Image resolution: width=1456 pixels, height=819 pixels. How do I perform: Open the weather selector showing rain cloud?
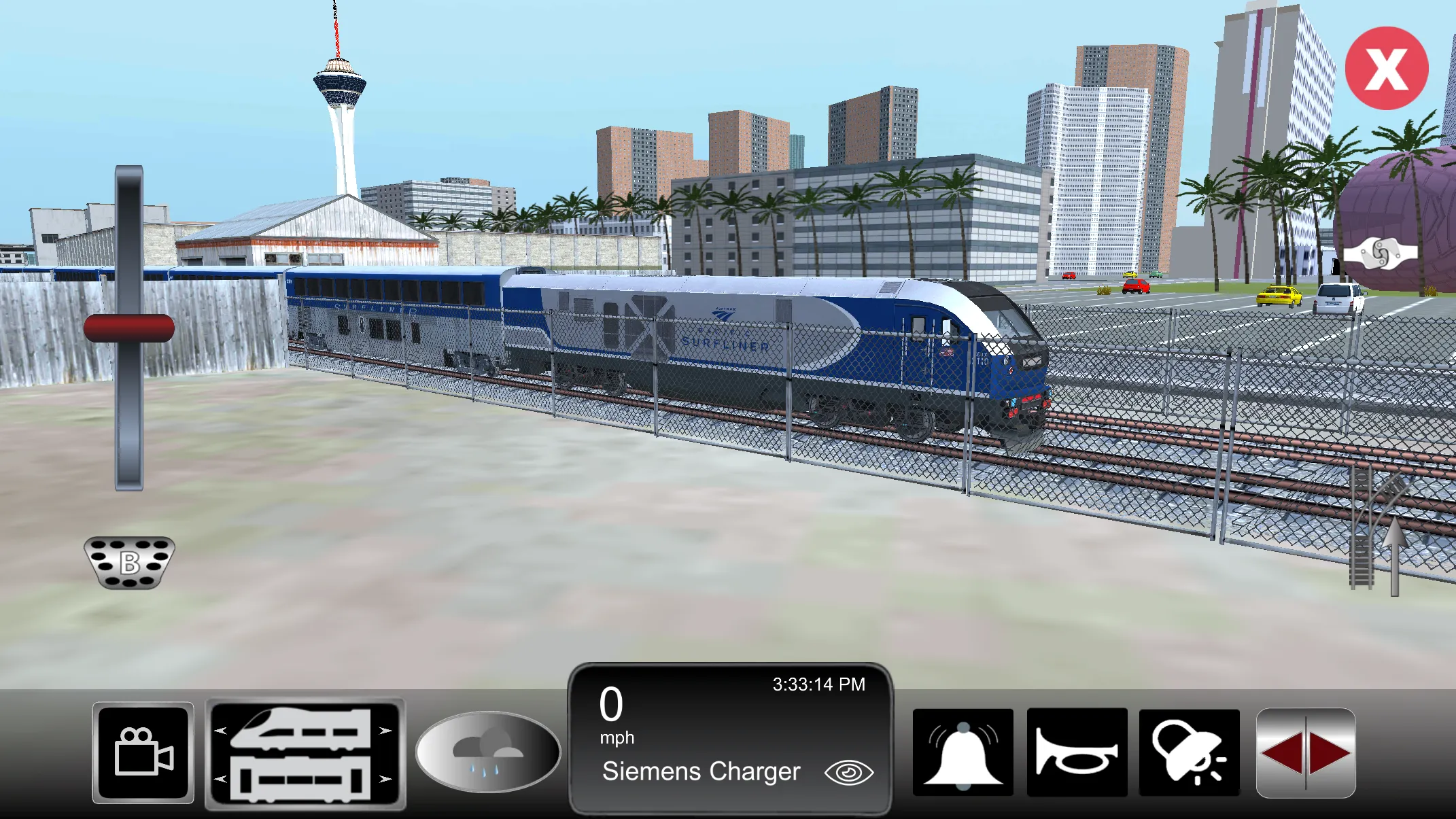[x=487, y=751]
